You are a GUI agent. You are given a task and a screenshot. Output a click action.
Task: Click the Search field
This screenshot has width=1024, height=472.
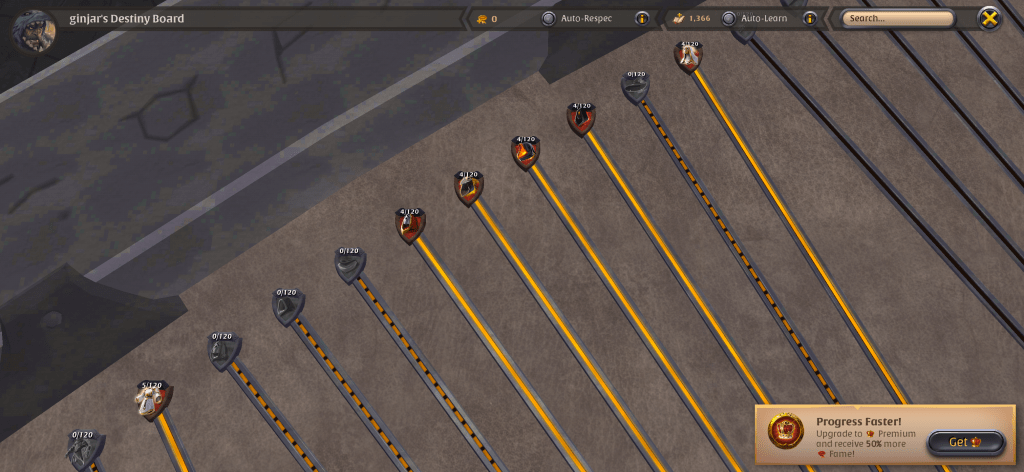(x=897, y=18)
